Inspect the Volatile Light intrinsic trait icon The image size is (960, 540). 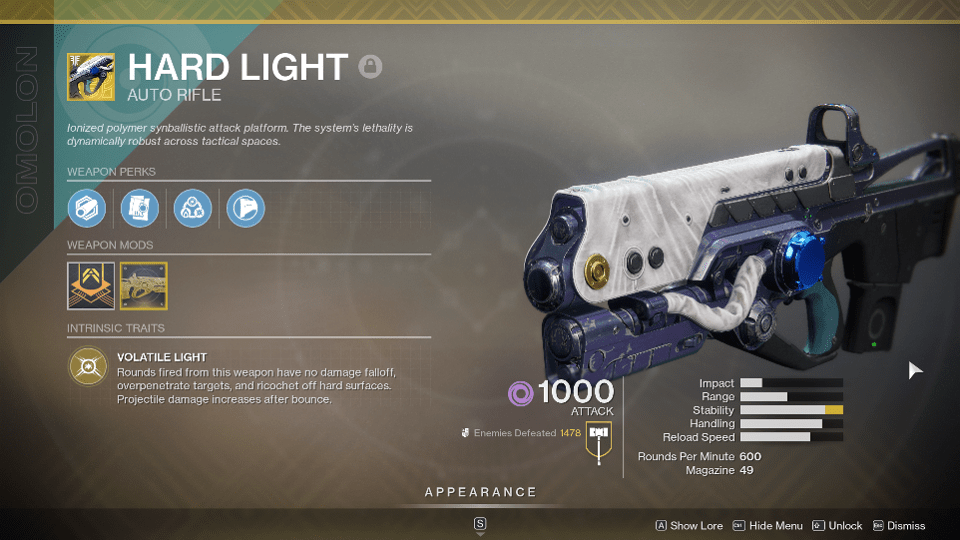[x=88, y=367]
